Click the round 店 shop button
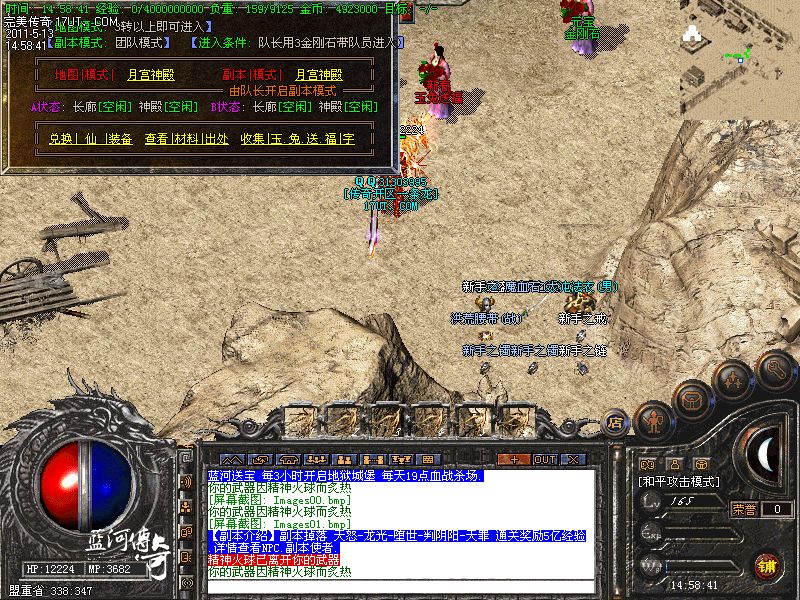Viewport: 800px width, 600px height. click(616, 424)
